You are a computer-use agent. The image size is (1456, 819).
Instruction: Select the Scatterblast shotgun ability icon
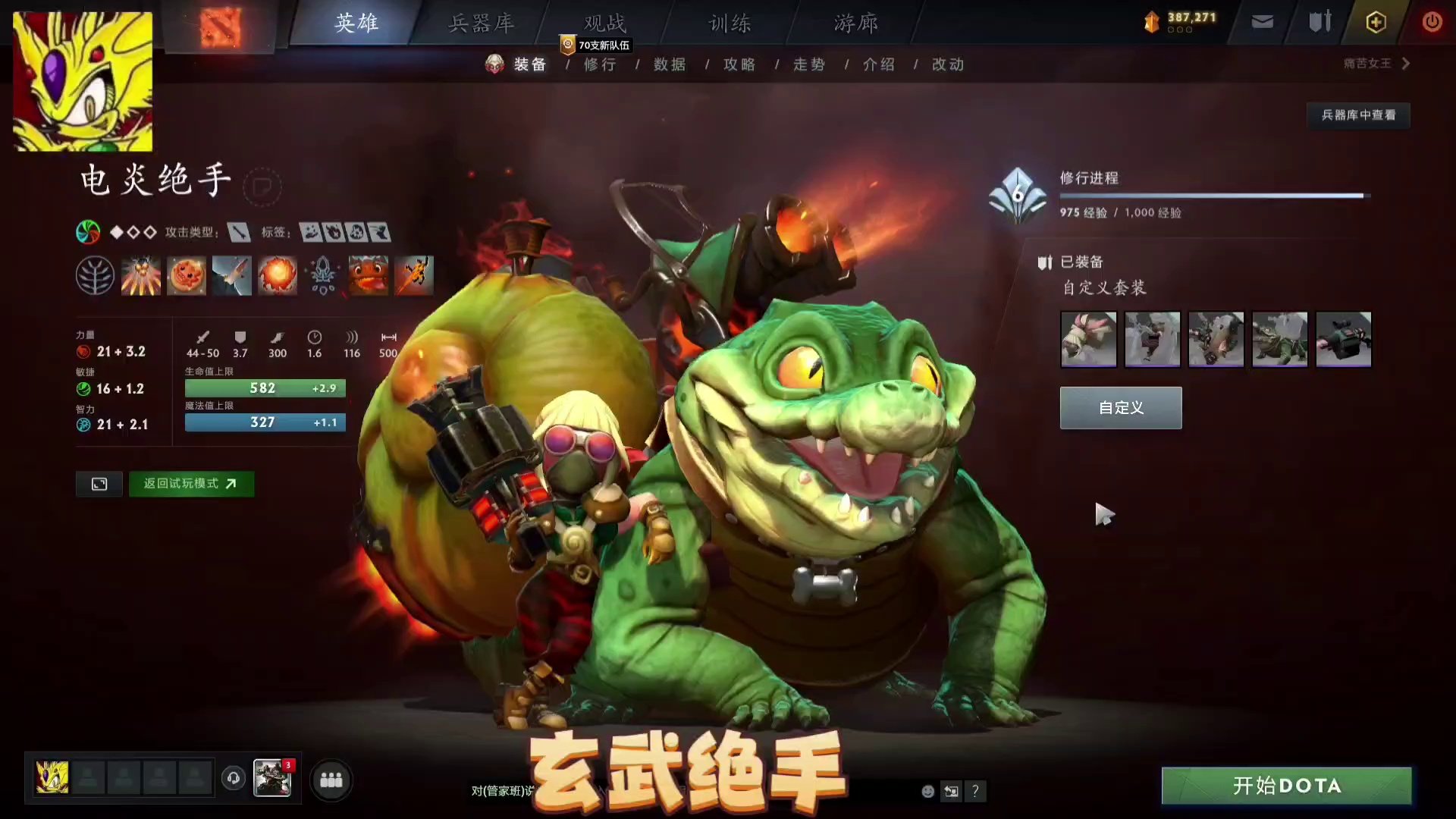141,275
